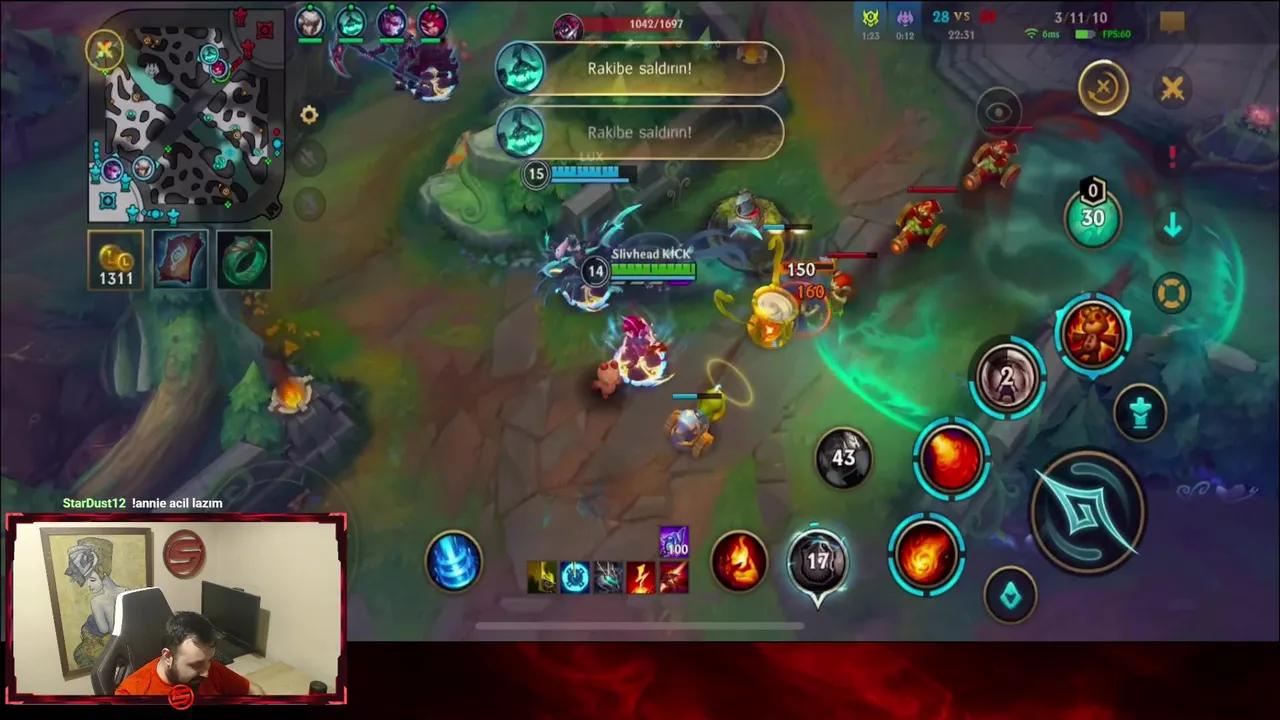Screen dimensions: 1280x720
Task: Open the settings gear beside the minimap
Action: 309,115
